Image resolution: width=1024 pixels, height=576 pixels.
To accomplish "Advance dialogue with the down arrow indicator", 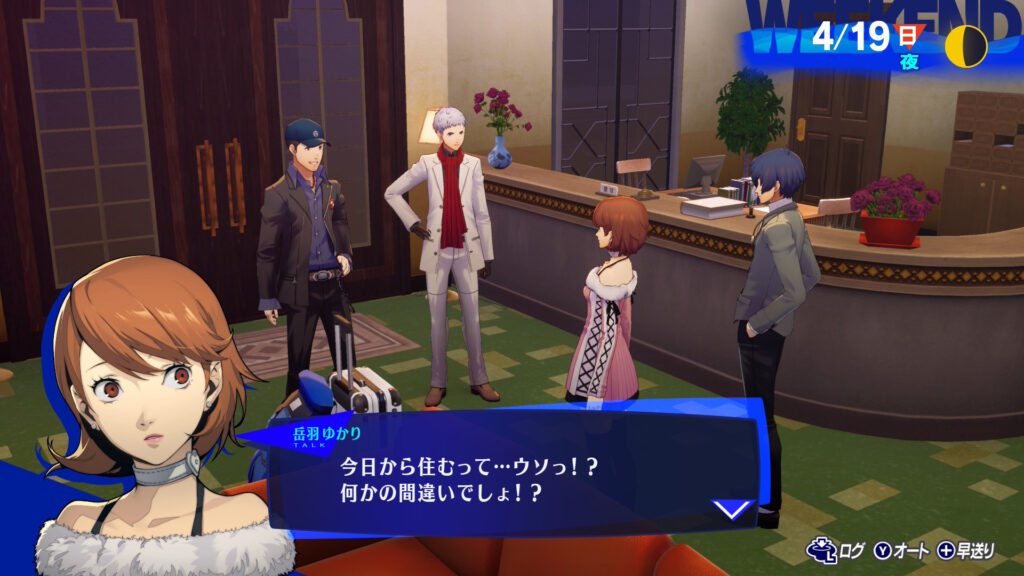I will click(733, 509).
